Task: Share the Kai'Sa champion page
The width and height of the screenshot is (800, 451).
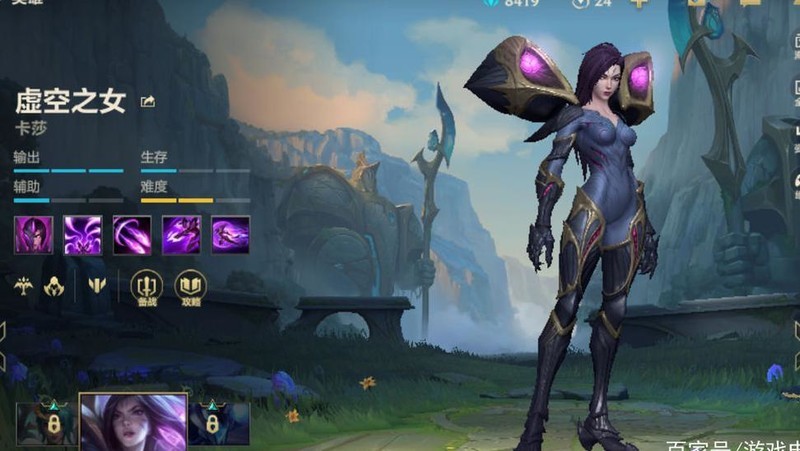Action: tap(149, 101)
